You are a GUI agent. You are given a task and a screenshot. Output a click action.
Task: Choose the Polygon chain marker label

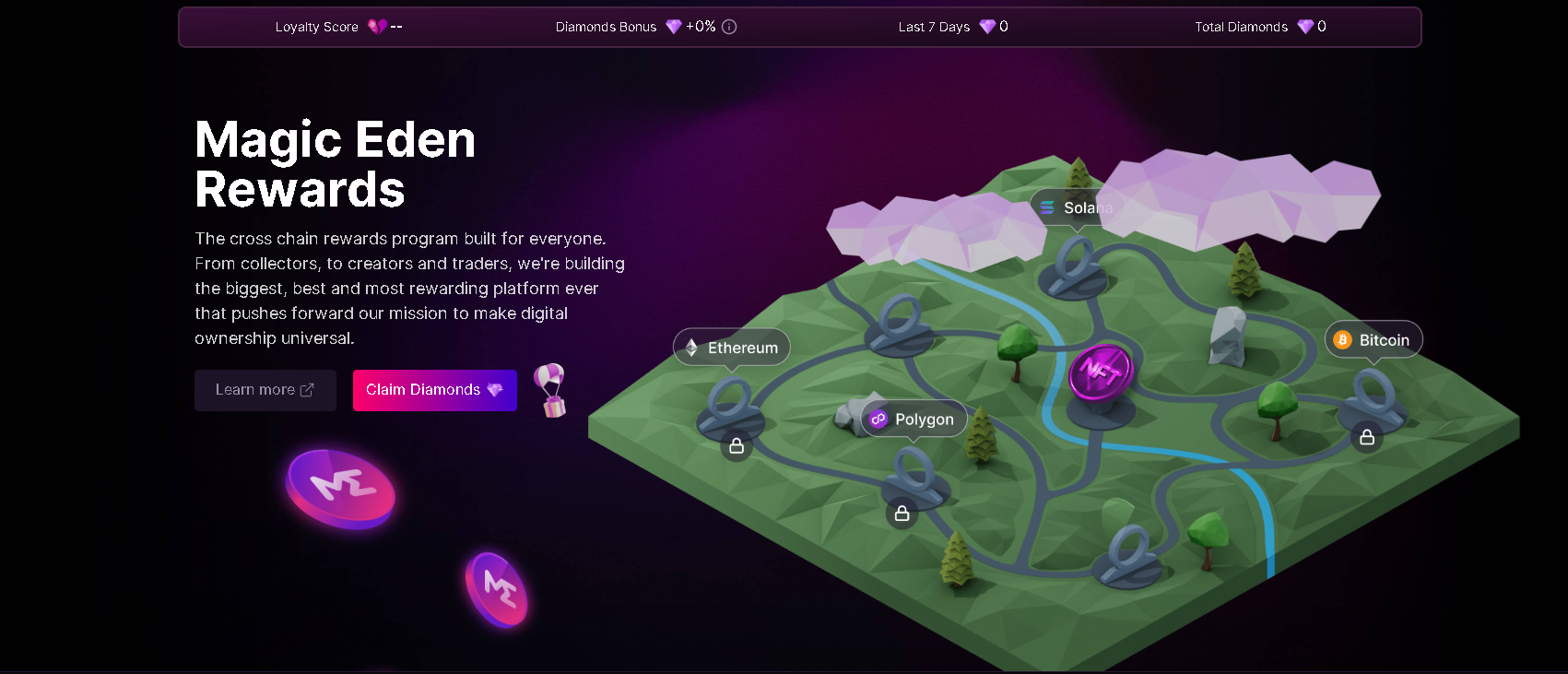pyautogui.click(x=914, y=420)
